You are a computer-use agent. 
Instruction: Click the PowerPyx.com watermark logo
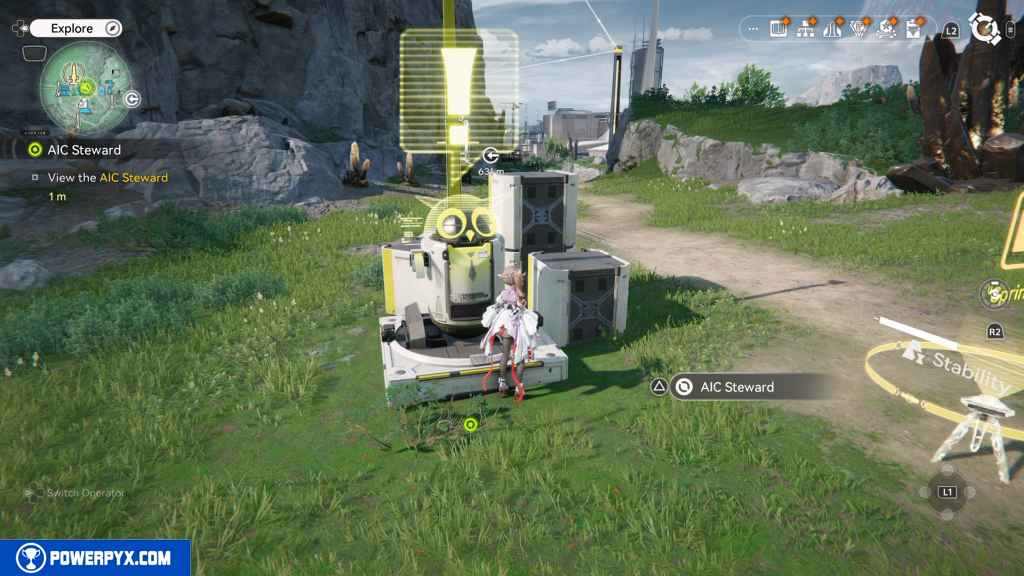click(x=95, y=558)
